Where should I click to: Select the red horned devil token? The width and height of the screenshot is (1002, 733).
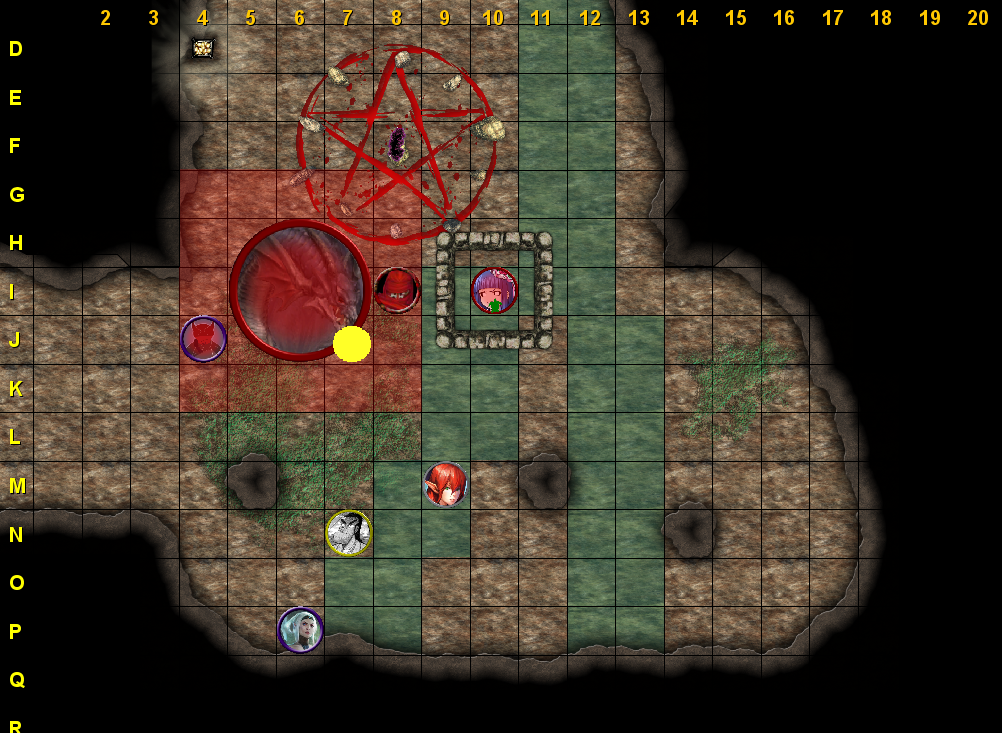tap(203, 339)
